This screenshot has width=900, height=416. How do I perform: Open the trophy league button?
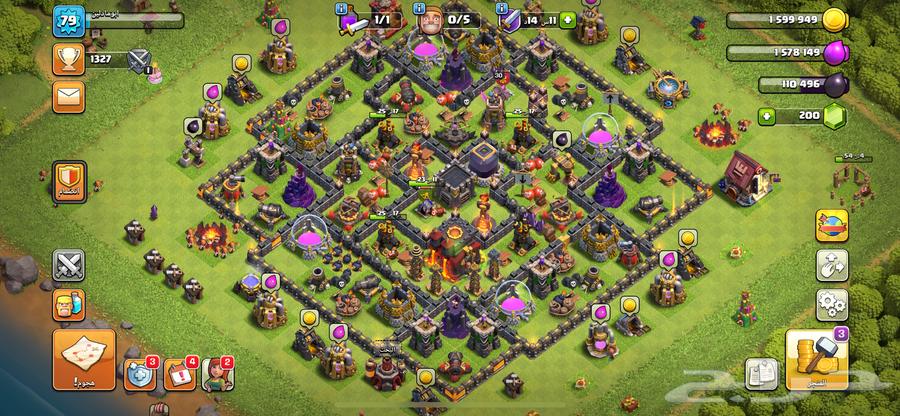[x=68, y=59]
